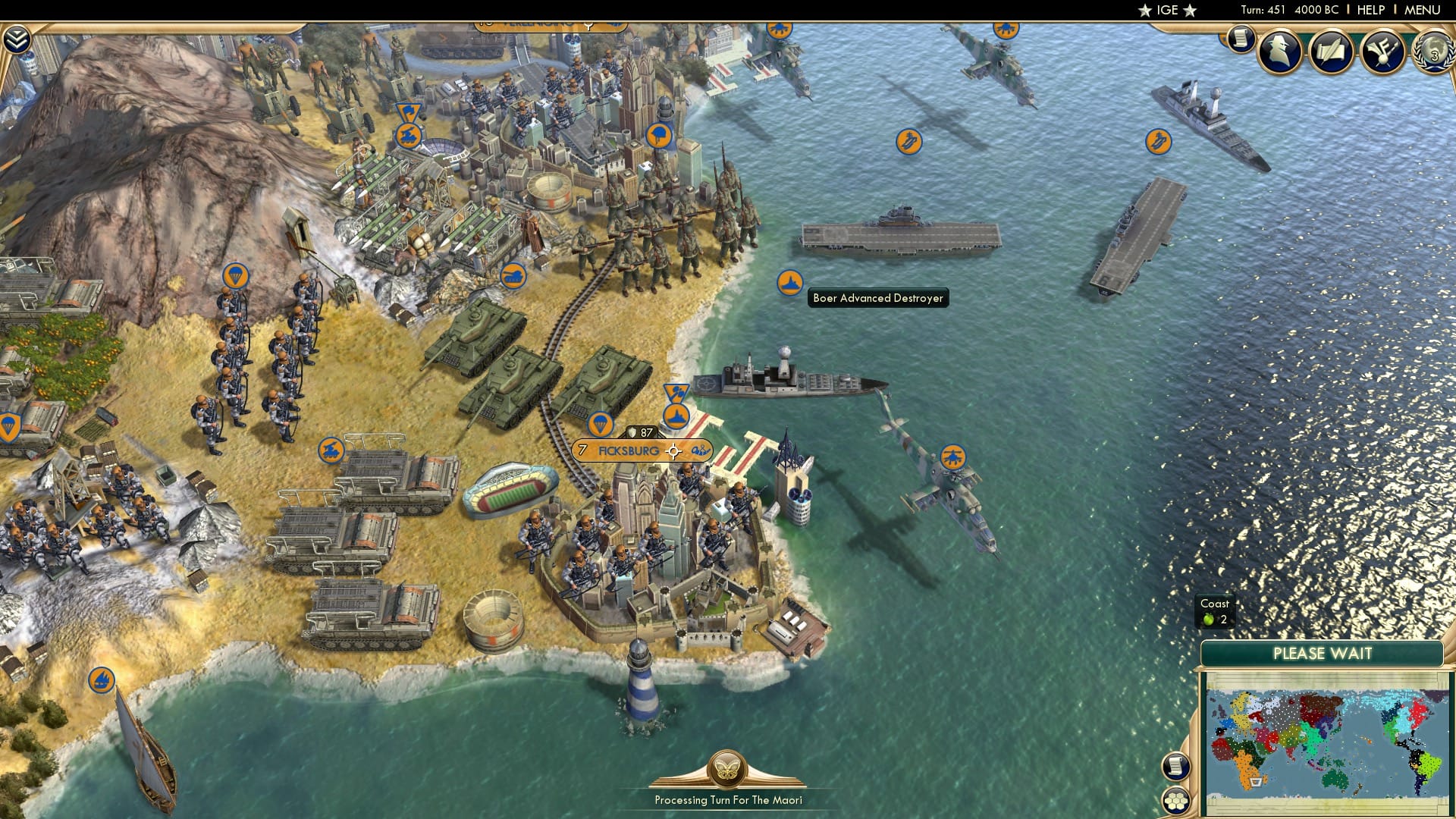Select the helicopter gunship unit flag icon

(x=954, y=457)
